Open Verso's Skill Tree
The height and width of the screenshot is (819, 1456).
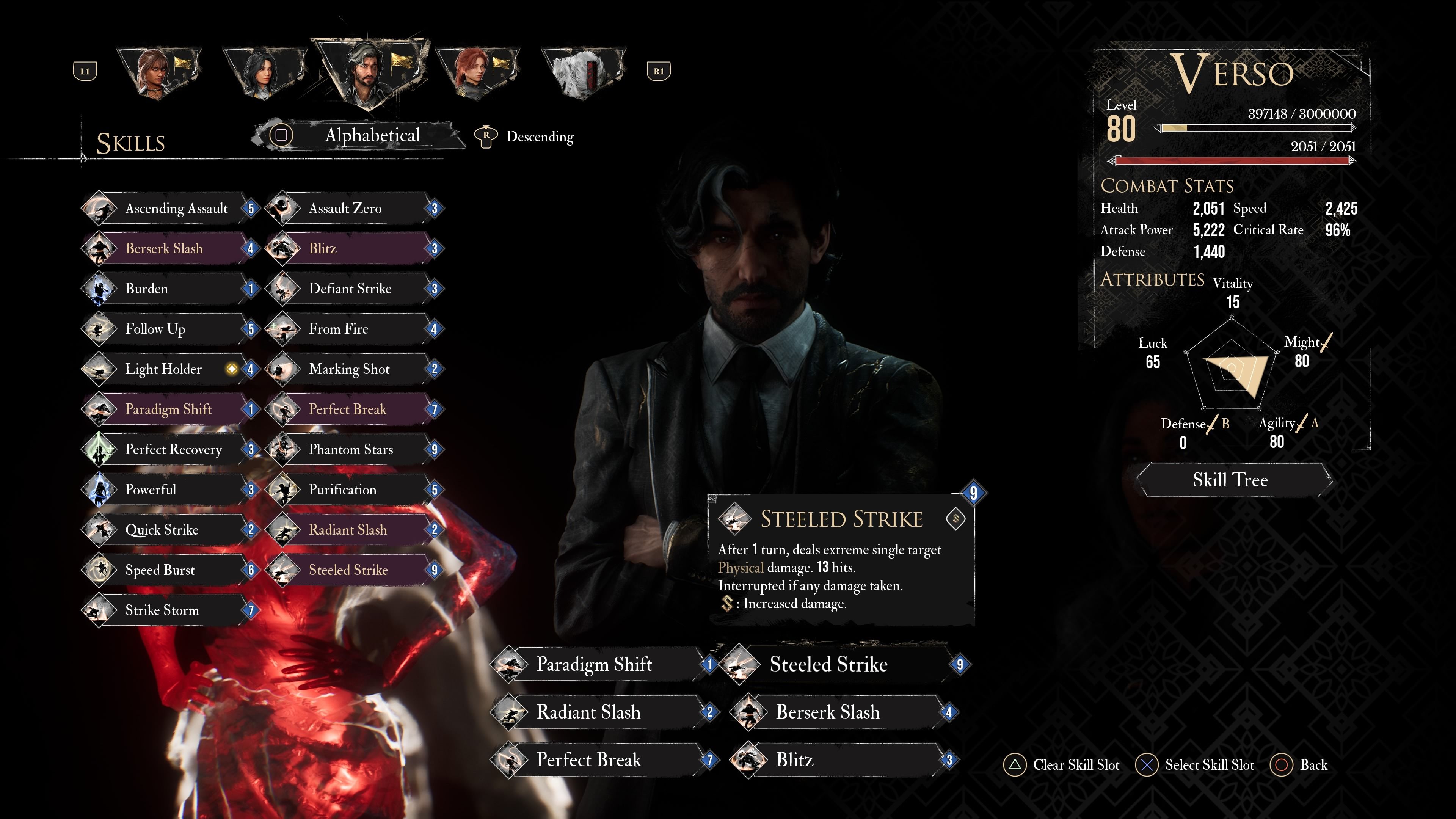pos(1231,480)
